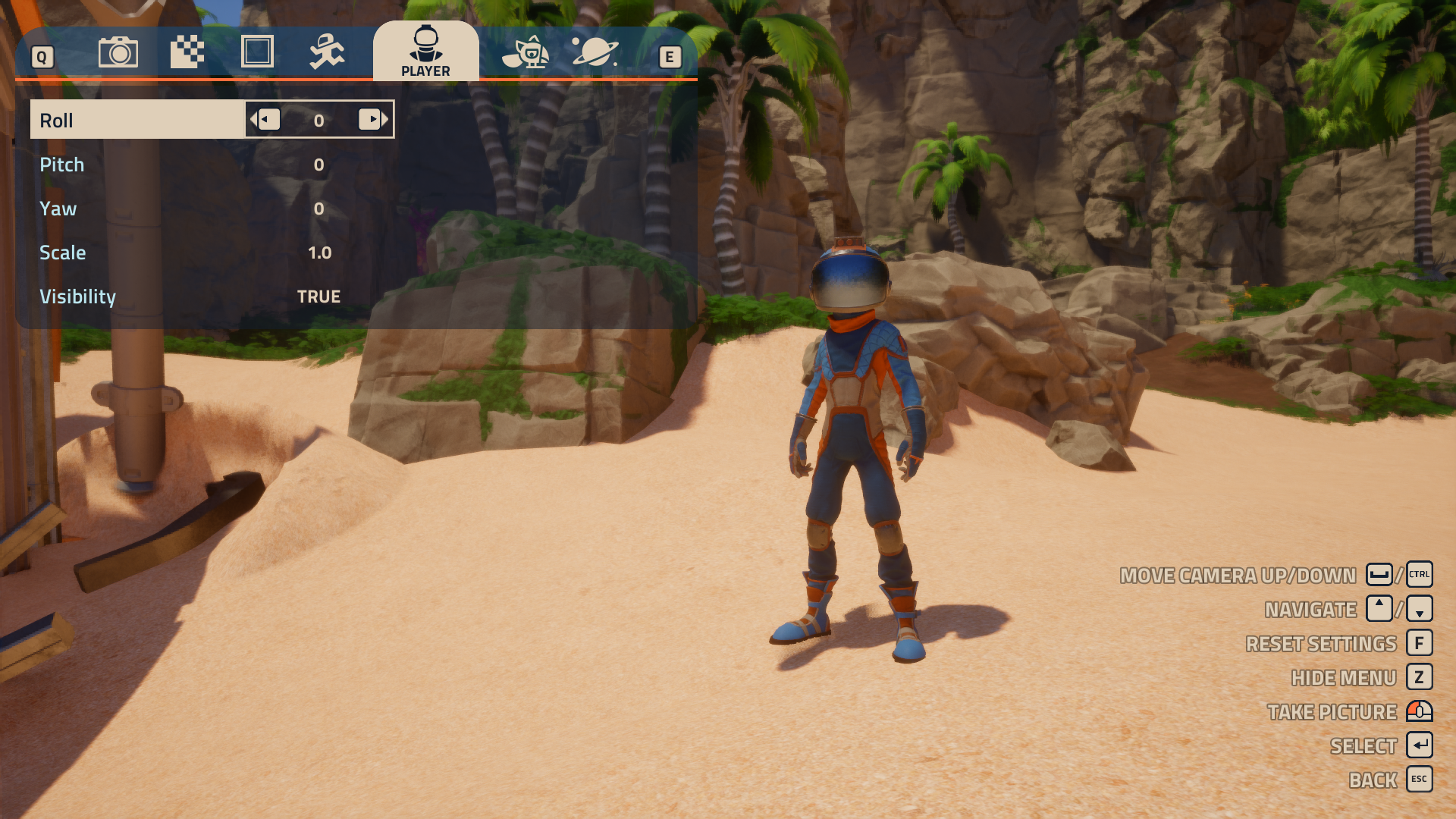Select the Player tab
This screenshot has height=819, width=1456.
(425, 52)
